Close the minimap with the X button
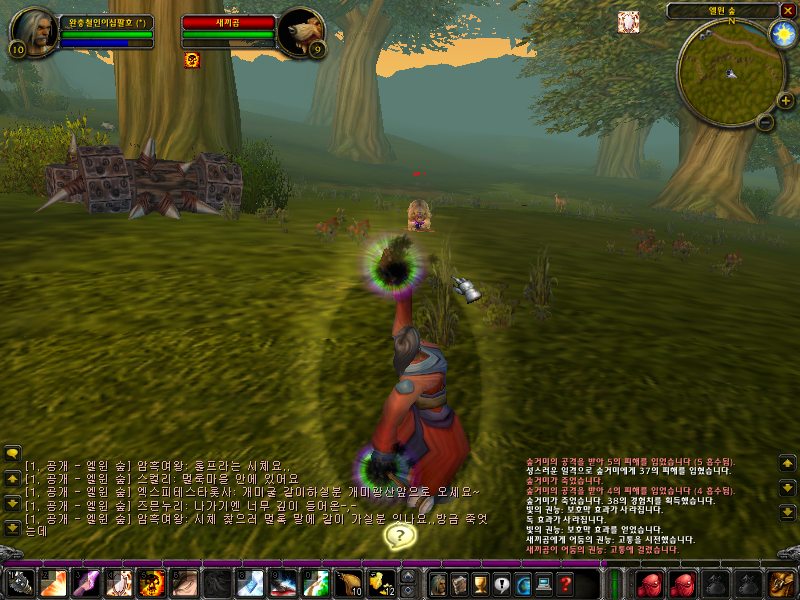Viewport: 800px width, 600px height. coord(787,11)
